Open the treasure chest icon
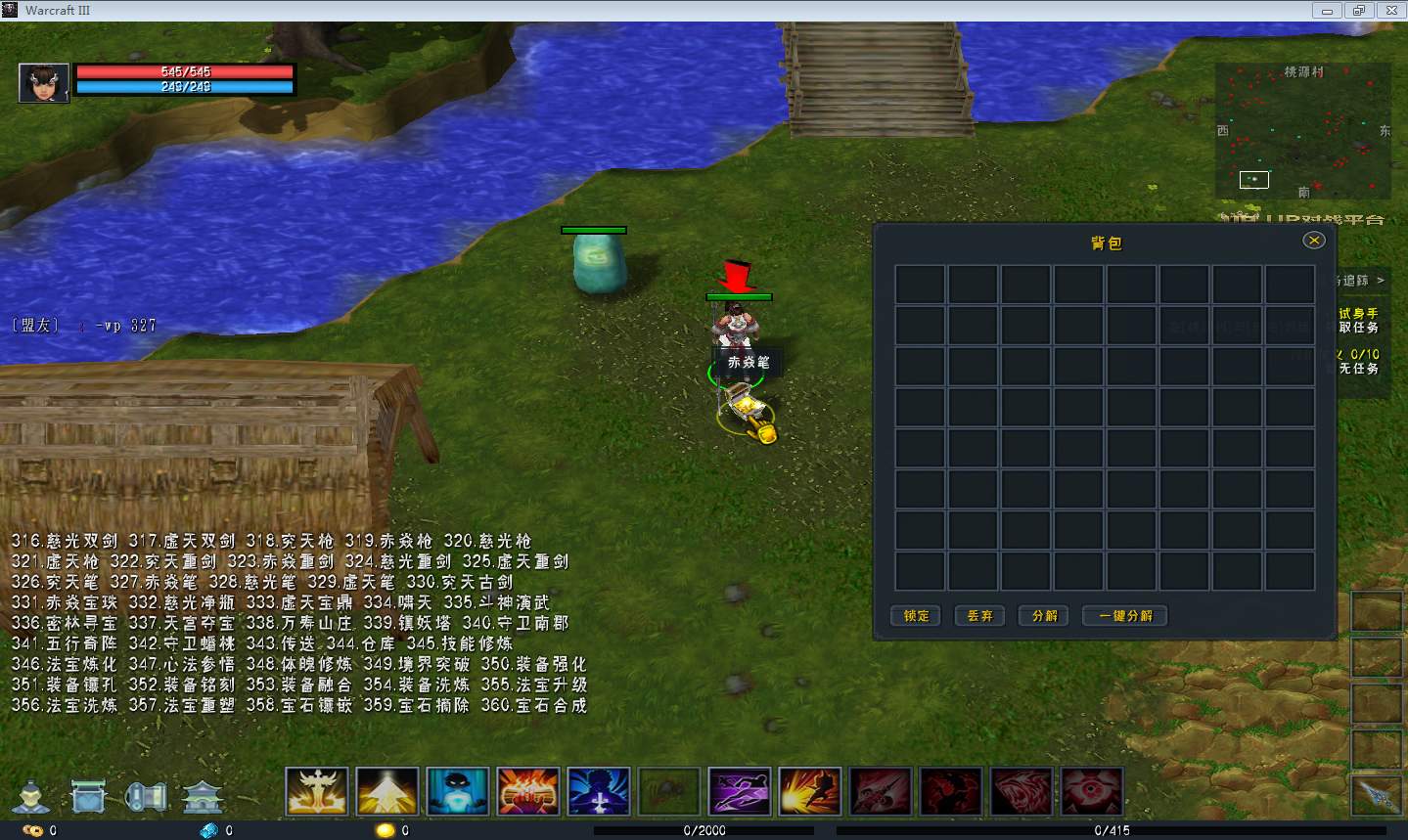This screenshot has width=1408, height=840. (89, 796)
